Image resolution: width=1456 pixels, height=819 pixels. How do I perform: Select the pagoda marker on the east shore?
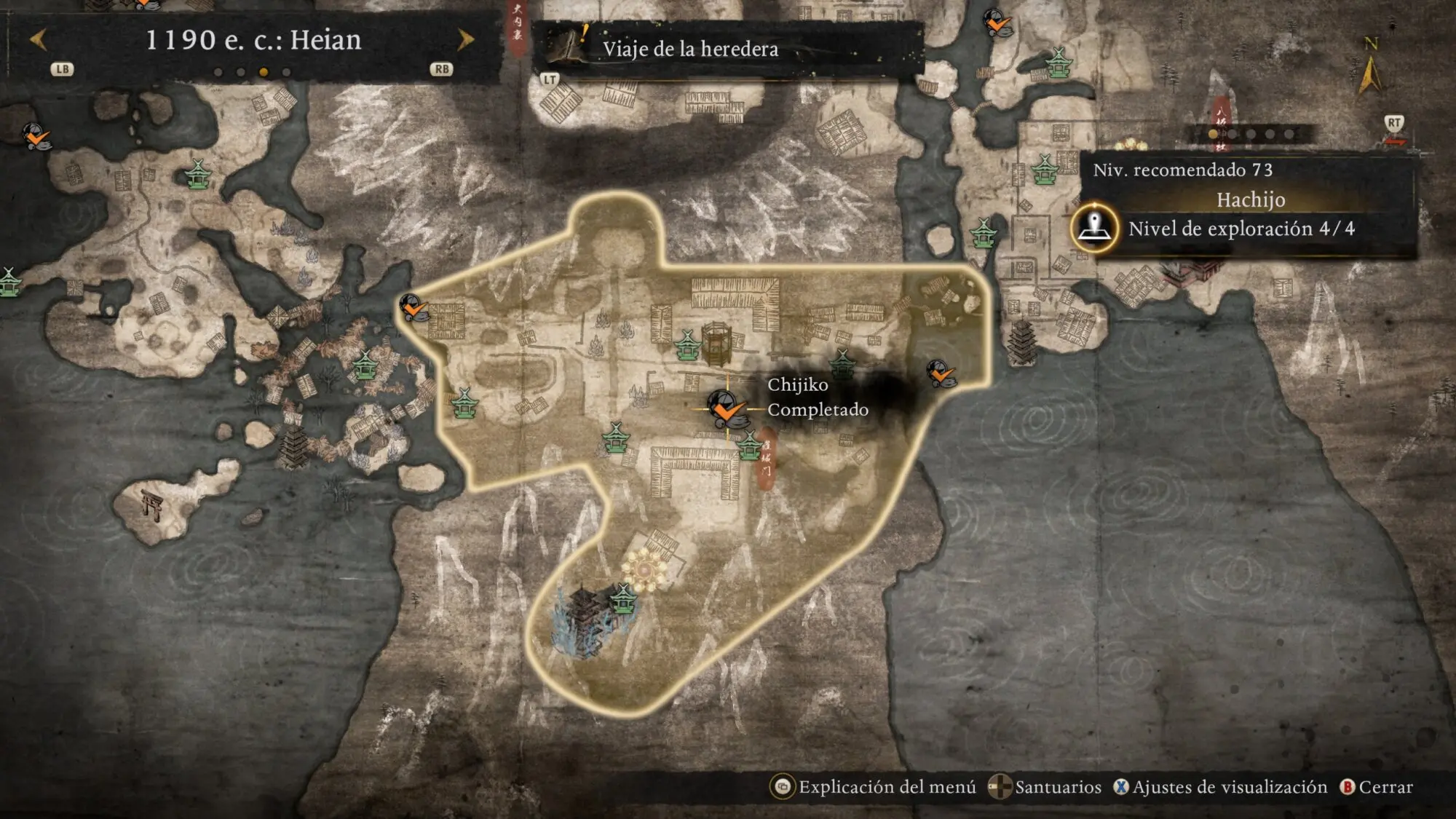(1022, 342)
